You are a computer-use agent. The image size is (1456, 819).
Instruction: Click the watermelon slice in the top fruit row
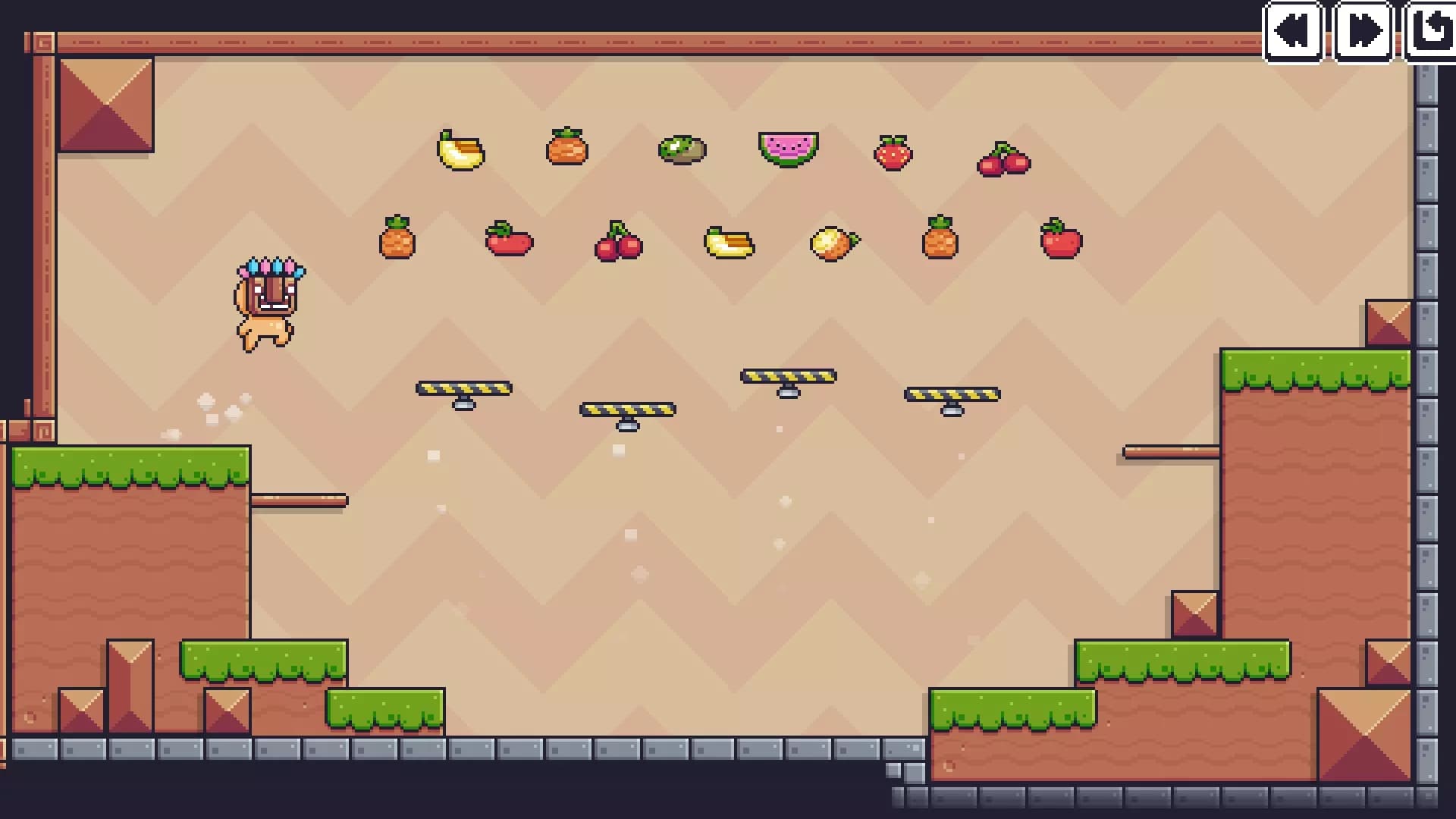click(789, 149)
